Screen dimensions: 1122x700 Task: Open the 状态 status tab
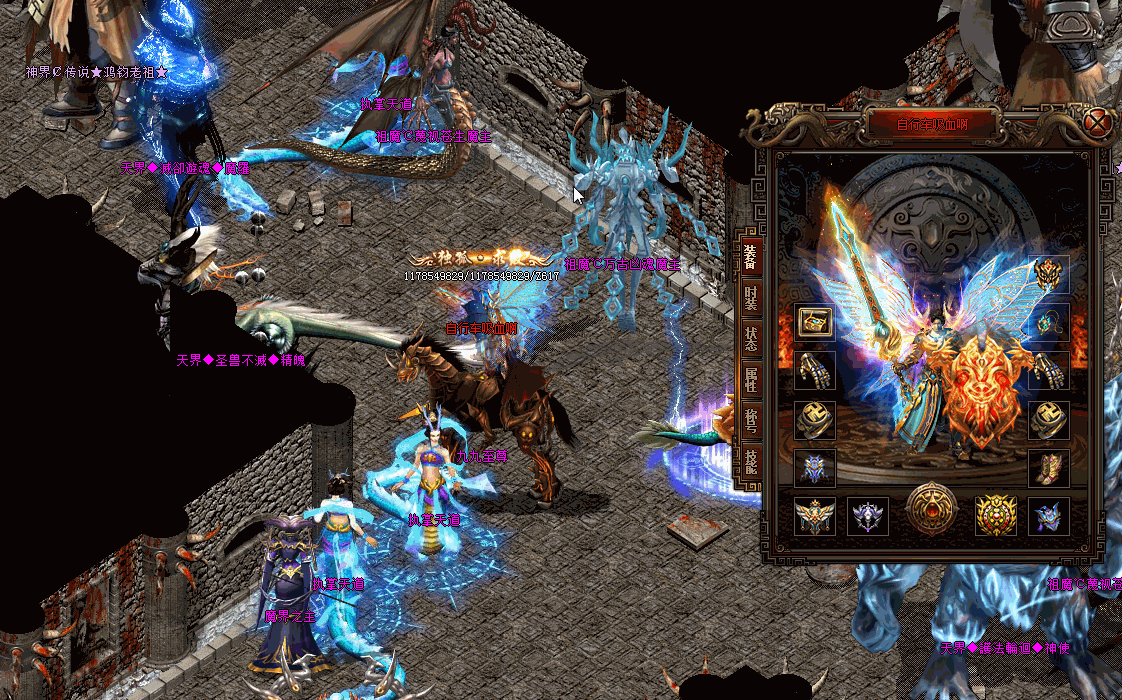coord(750,338)
